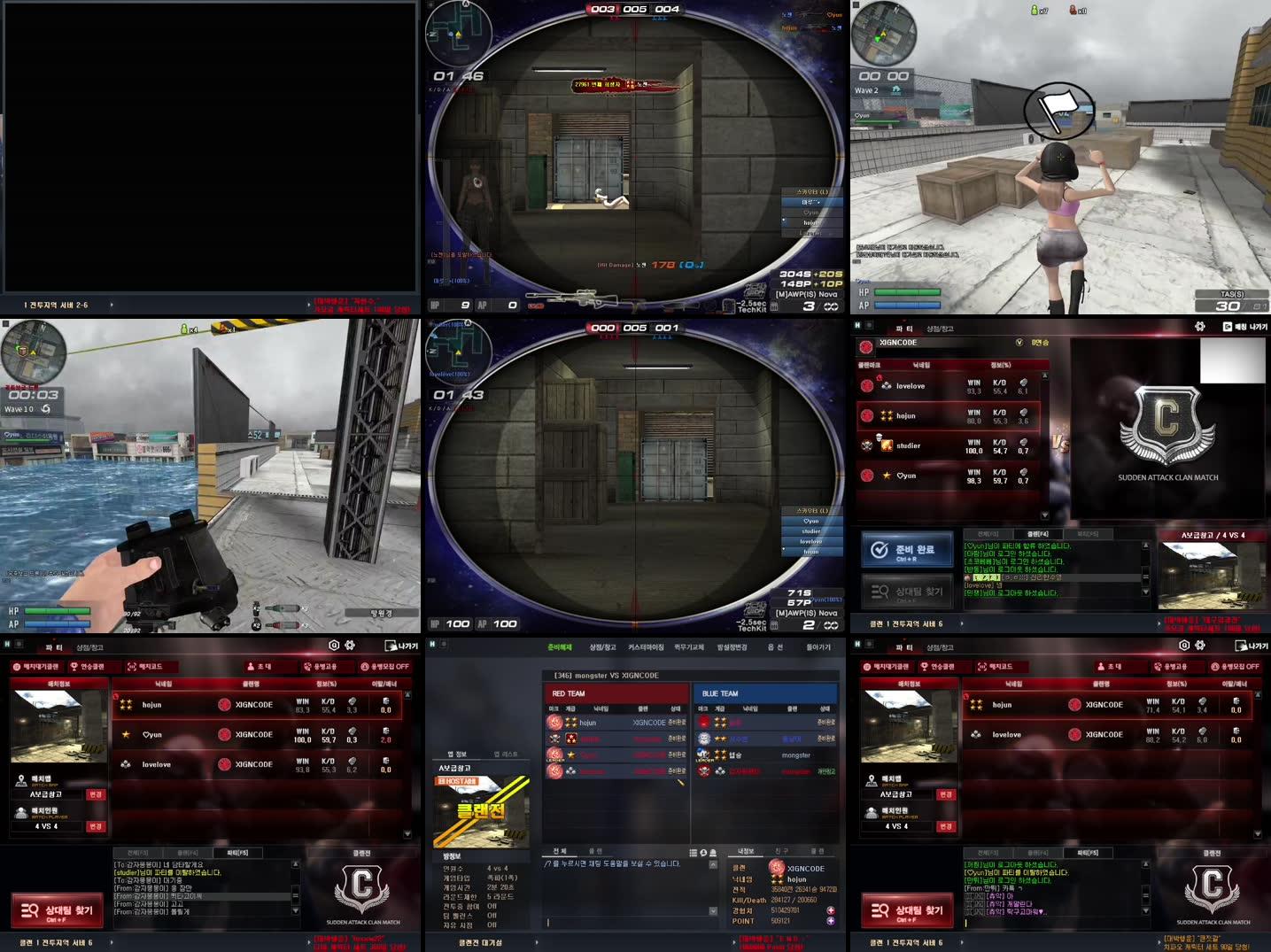Switch to the 커스터마이징 tab
1271x952 pixels.
coord(646,647)
